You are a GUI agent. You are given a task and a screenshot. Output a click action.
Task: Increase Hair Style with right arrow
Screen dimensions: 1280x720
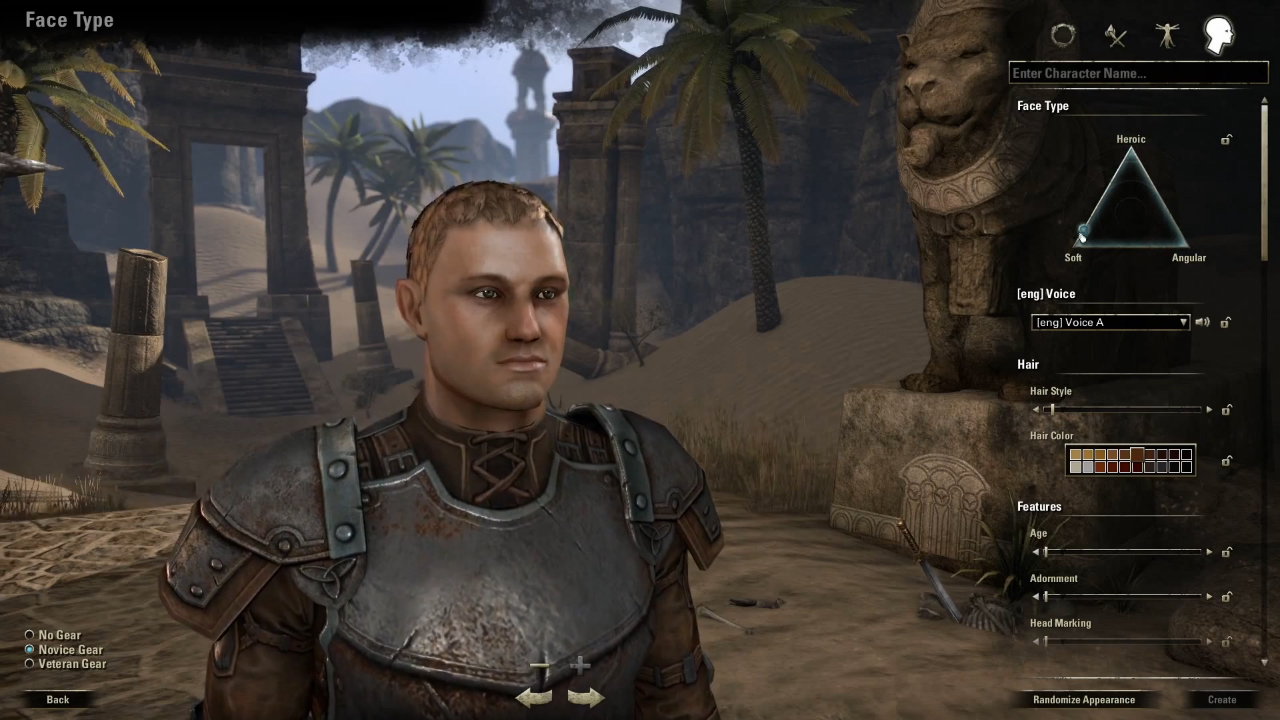[1209, 410]
